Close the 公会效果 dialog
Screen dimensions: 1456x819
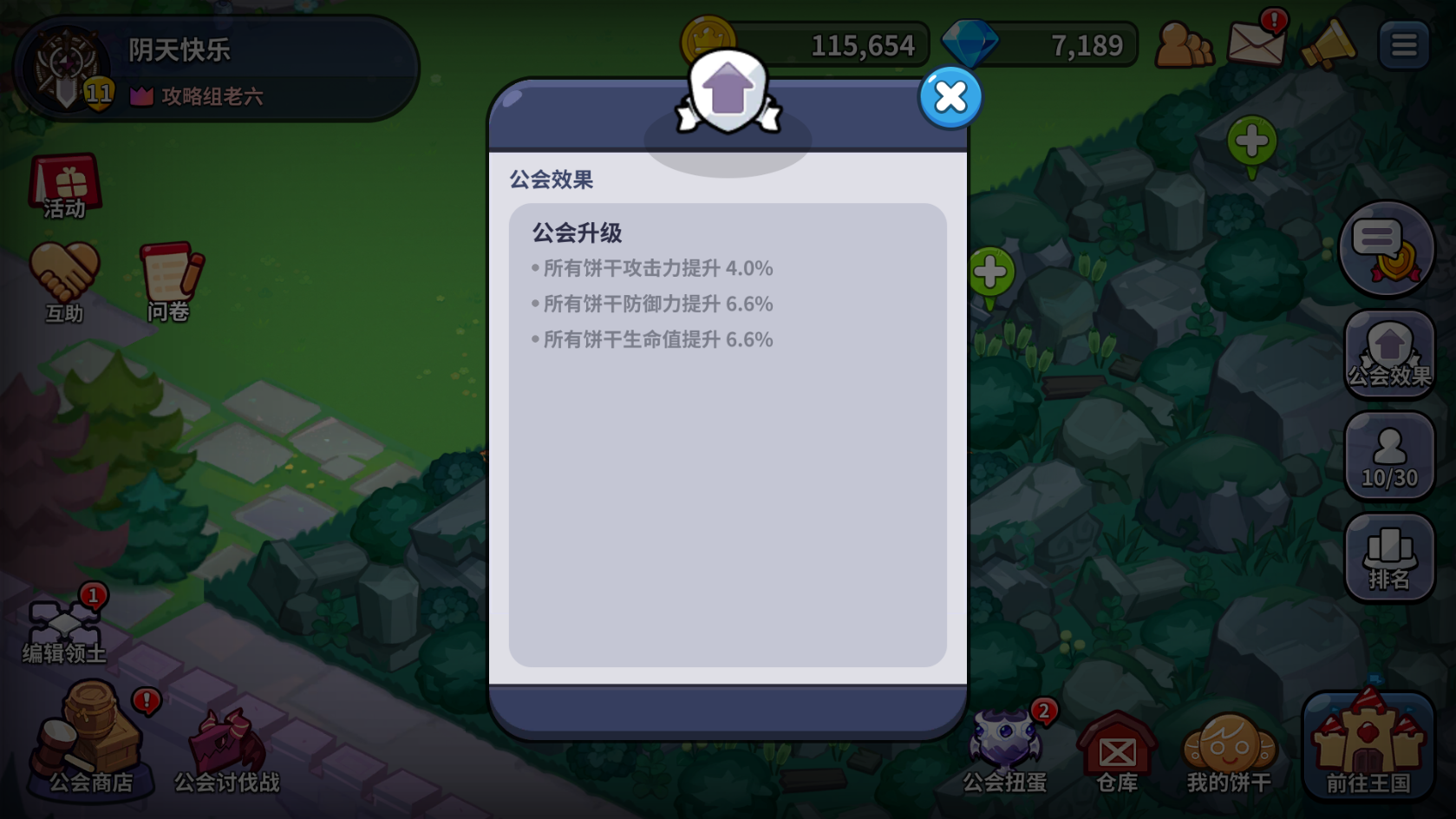950,98
